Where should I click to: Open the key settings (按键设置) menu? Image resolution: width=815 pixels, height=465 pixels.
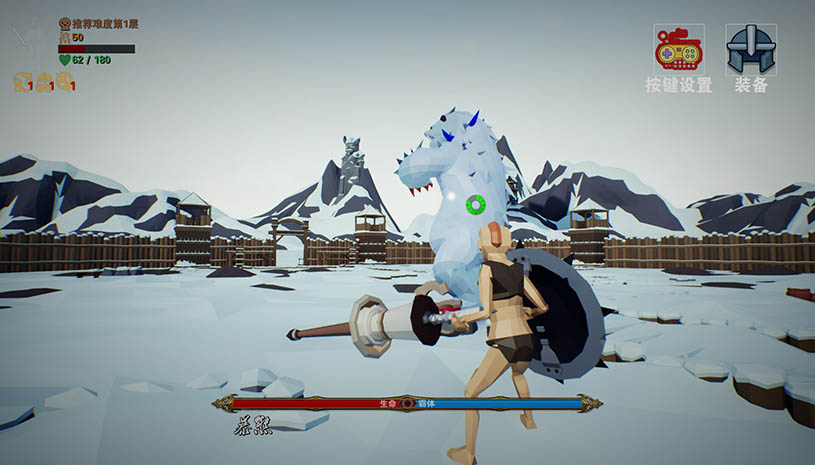coord(679,50)
